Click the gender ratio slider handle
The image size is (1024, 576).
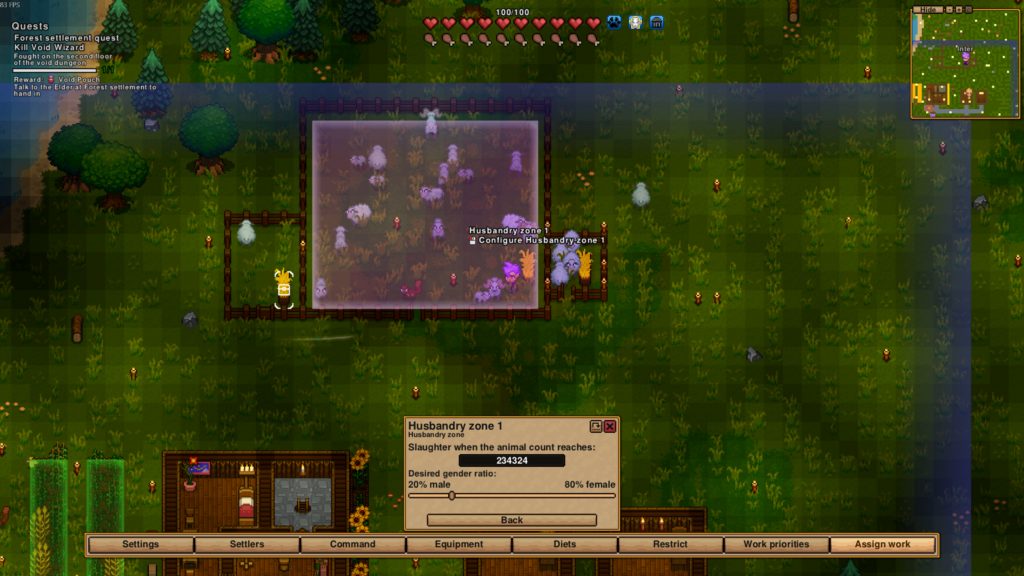451,495
